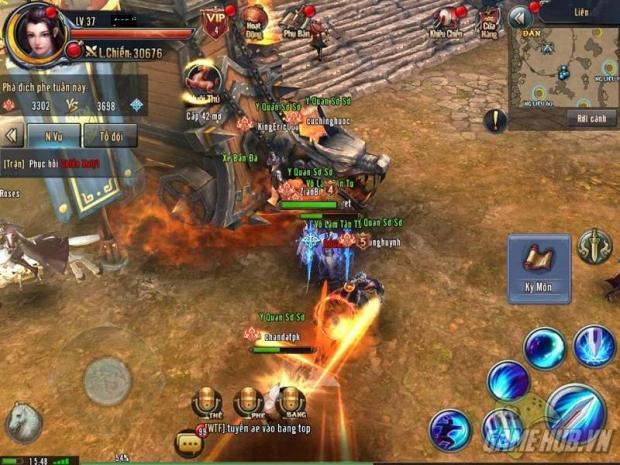Toggle the horse mount icon
The height and width of the screenshot is (465, 620).
[22, 423]
